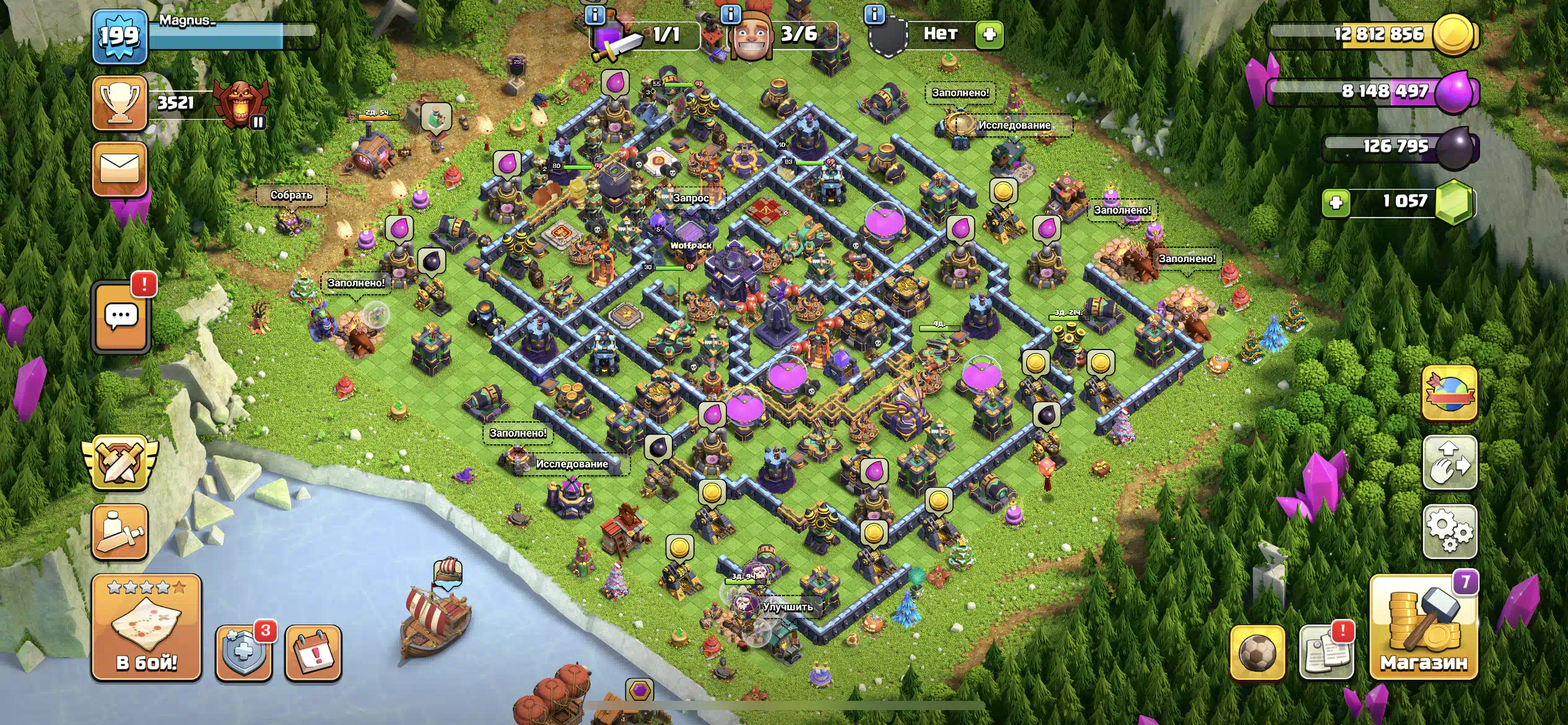The image size is (1568, 725).
Task: Show laboratory info for 1/1 counter
Action: [595, 14]
